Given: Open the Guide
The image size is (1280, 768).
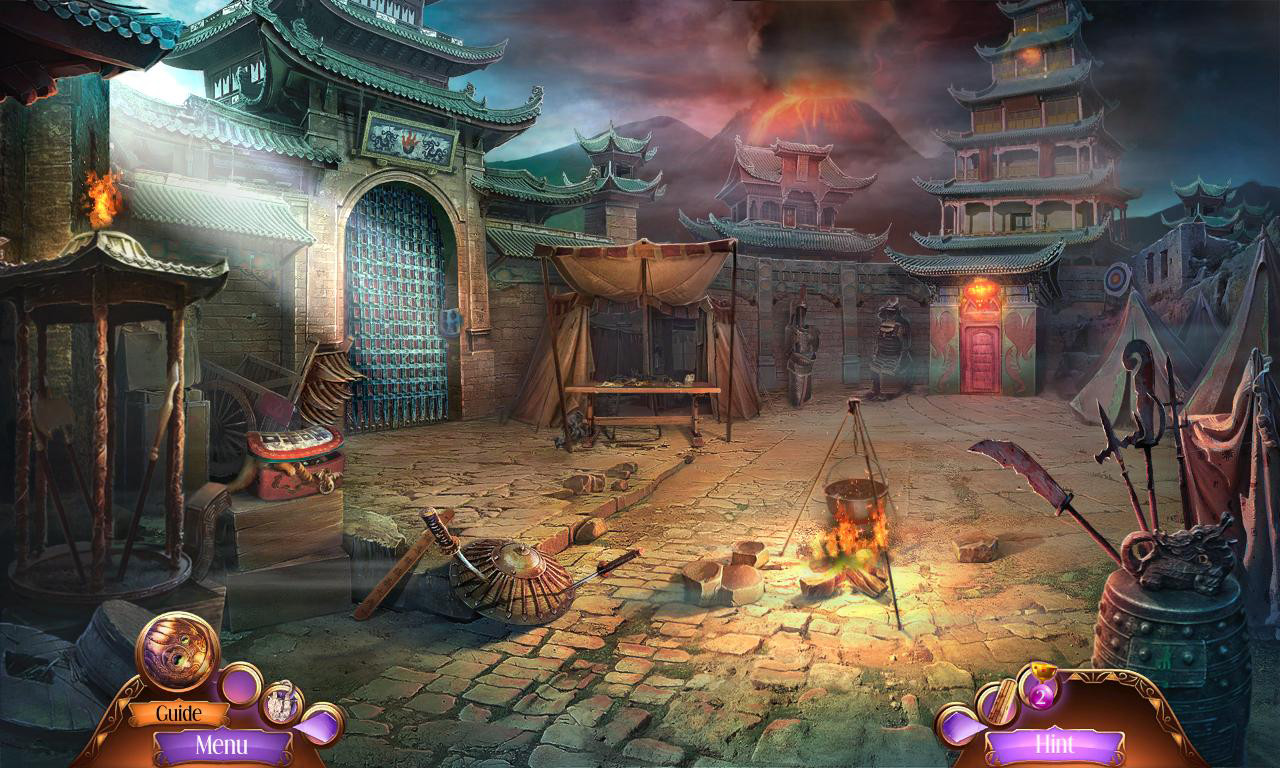Looking at the screenshot, I should [x=178, y=713].
